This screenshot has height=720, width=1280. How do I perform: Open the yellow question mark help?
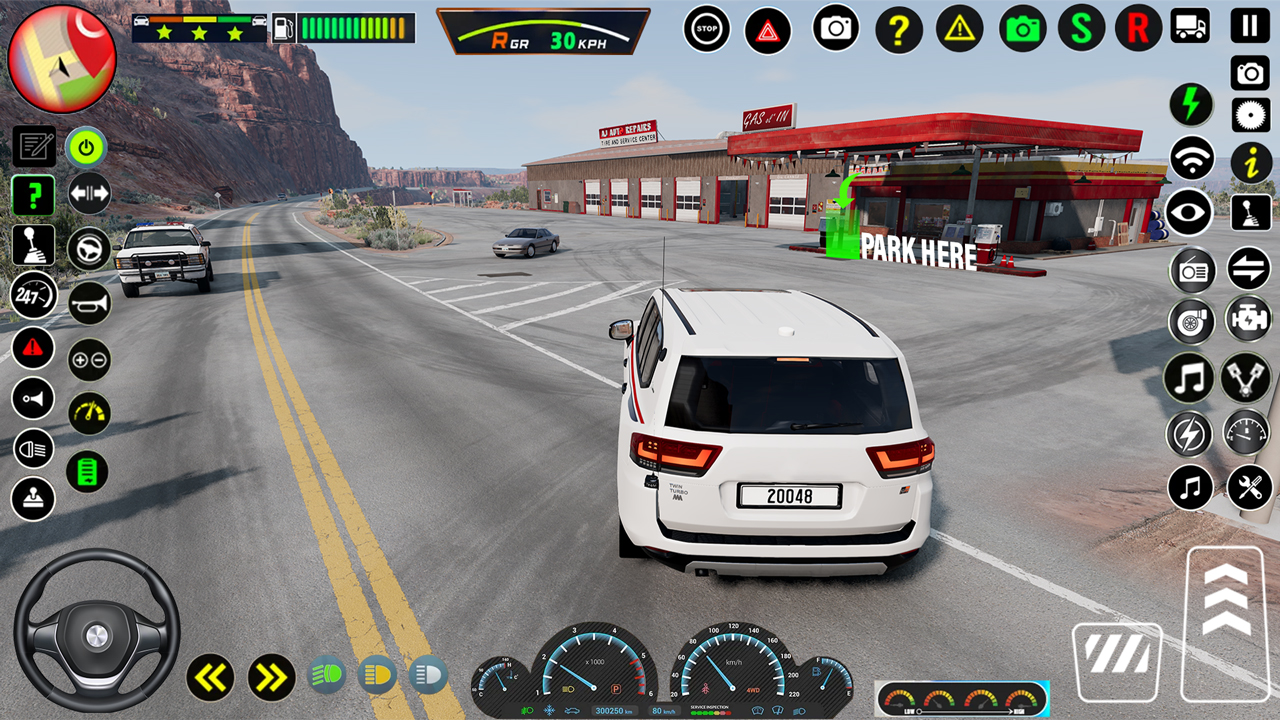[899, 30]
